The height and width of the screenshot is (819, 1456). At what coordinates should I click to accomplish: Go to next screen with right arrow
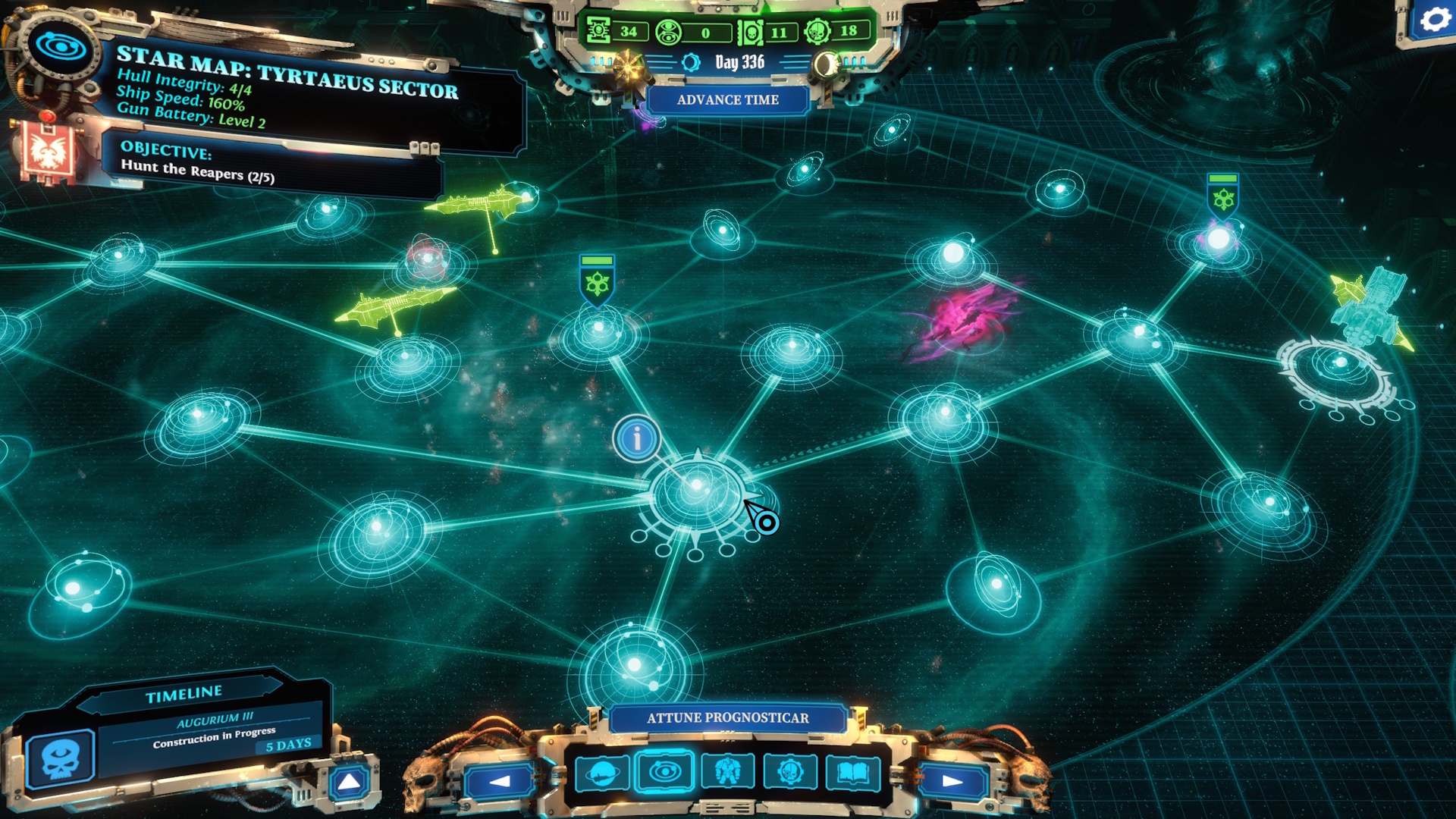point(952,781)
